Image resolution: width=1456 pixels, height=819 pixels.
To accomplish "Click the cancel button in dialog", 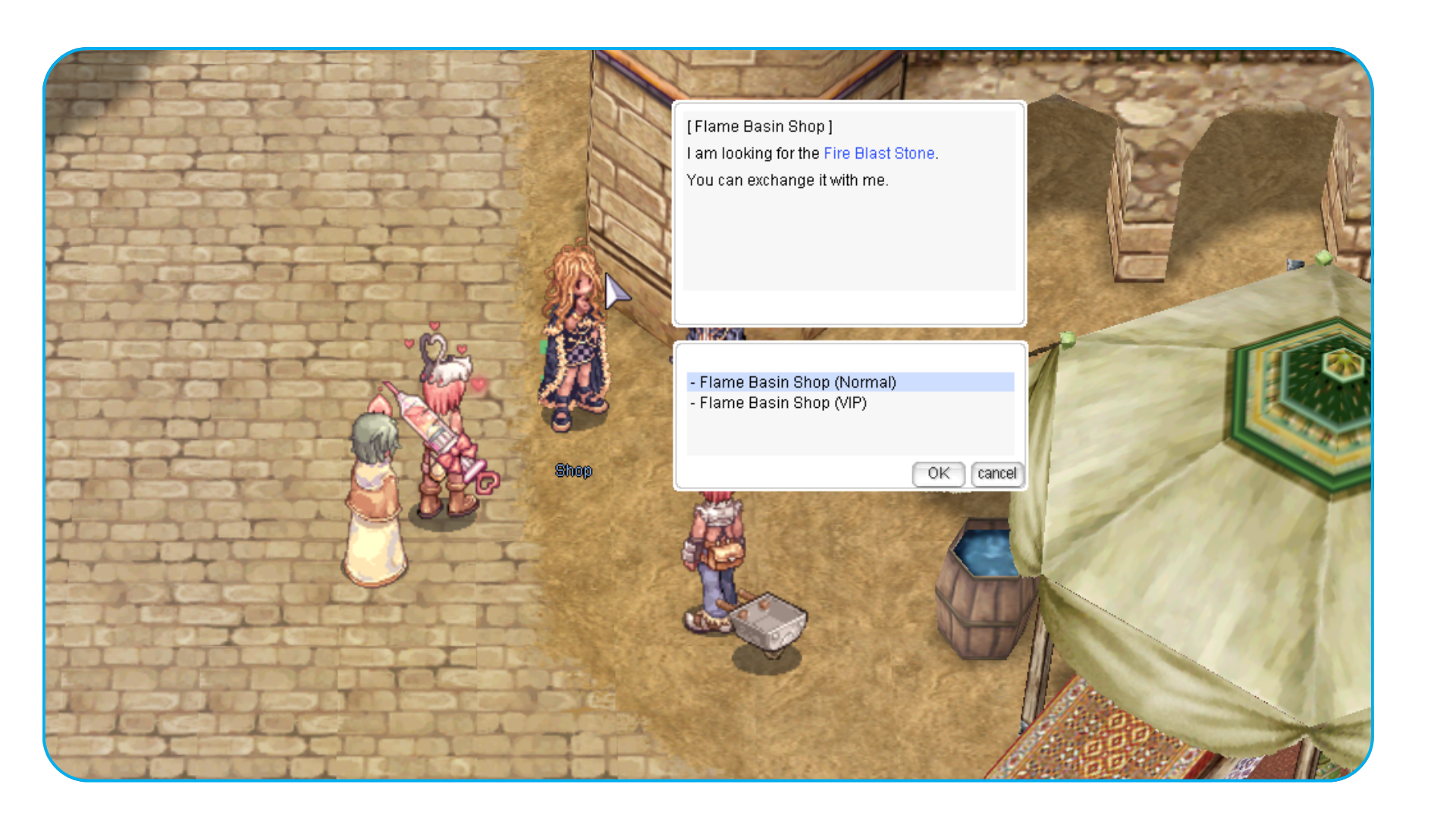I will pos(996,473).
